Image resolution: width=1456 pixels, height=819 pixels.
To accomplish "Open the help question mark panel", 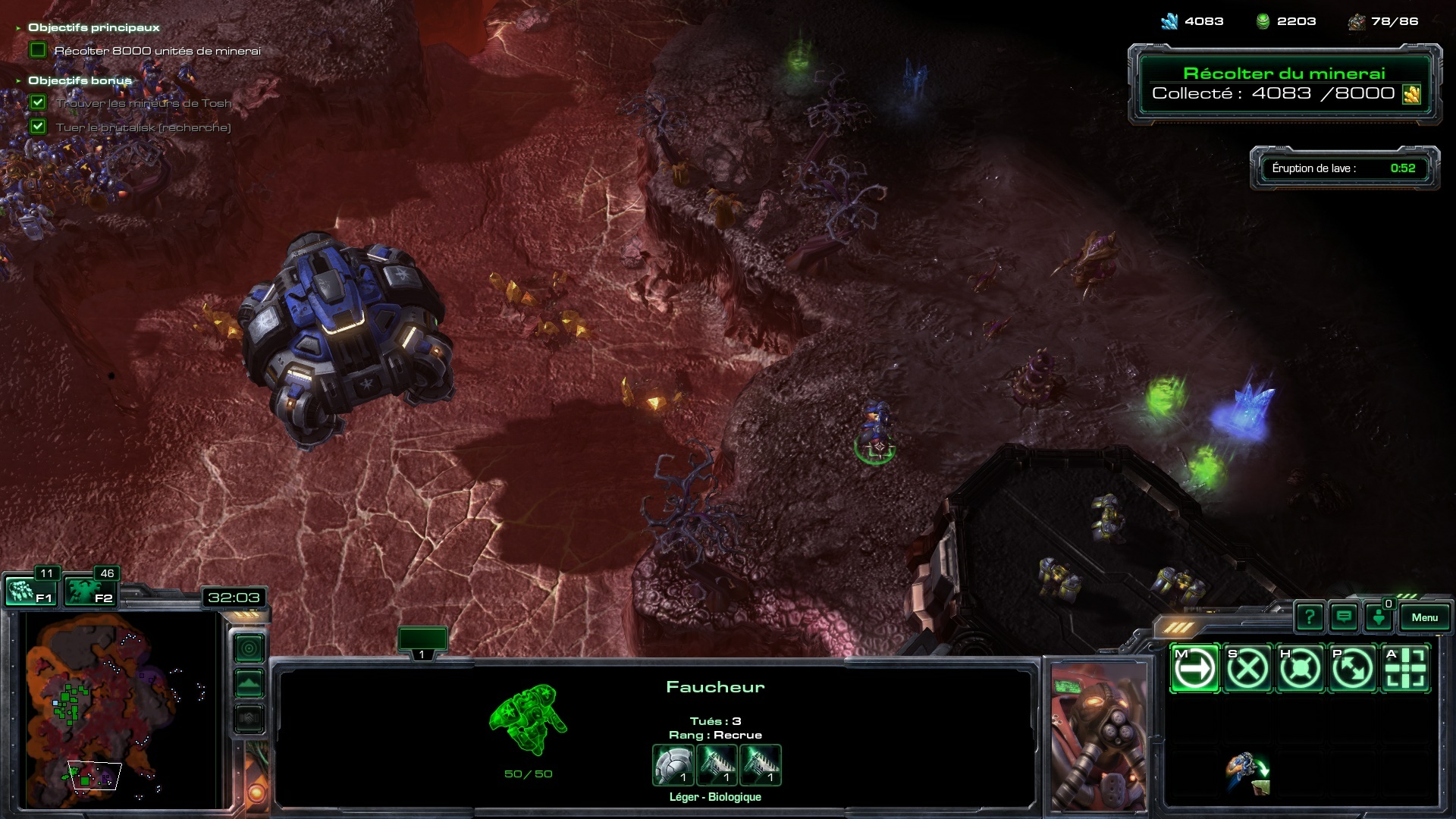I will click(1310, 617).
